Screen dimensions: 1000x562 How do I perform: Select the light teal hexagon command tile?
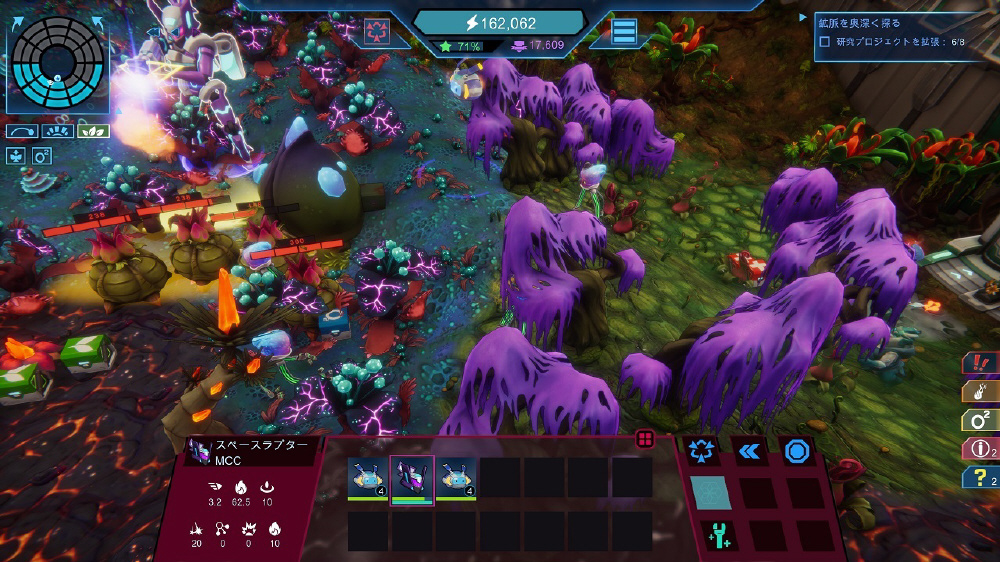click(710, 493)
